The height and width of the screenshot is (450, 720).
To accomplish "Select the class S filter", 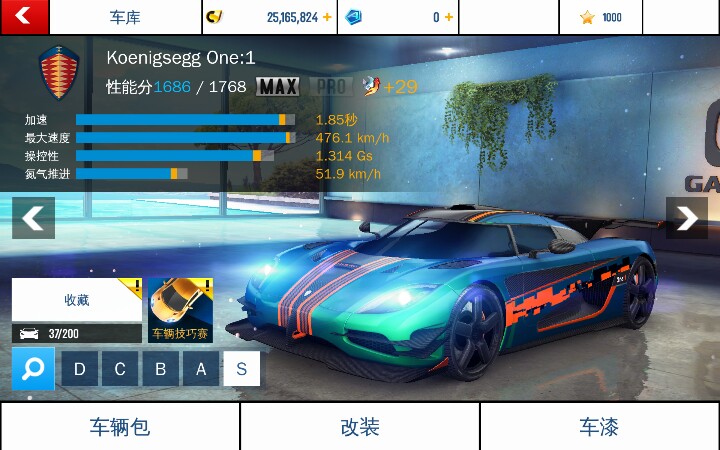I will (x=241, y=369).
